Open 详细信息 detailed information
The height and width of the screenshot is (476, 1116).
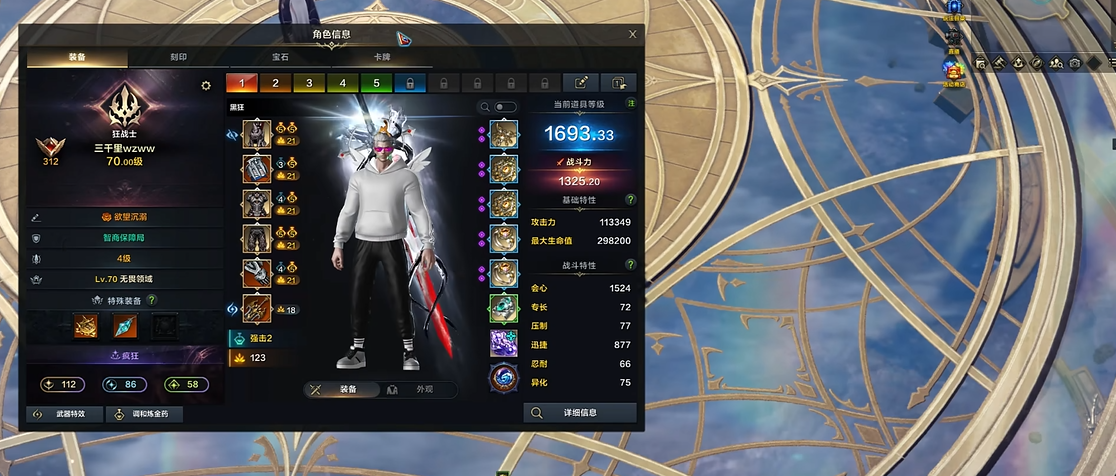(580, 412)
